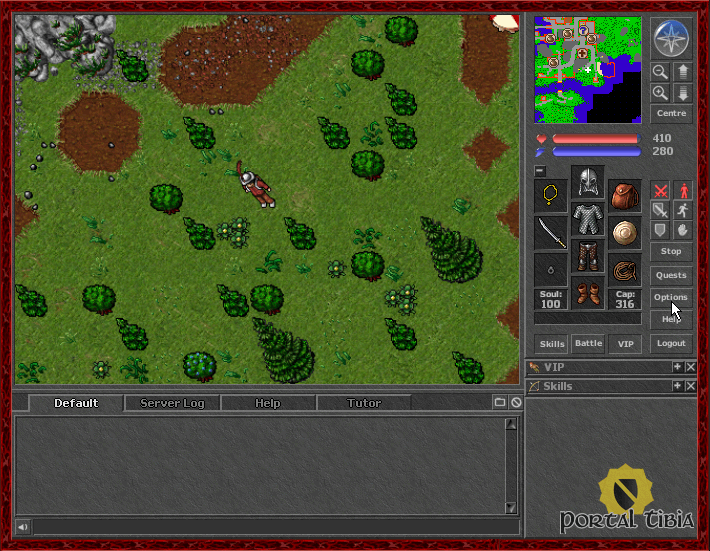Zoom out the minimap with minus magnifier
Viewport: 710px width, 551px height.
coord(660,72)
